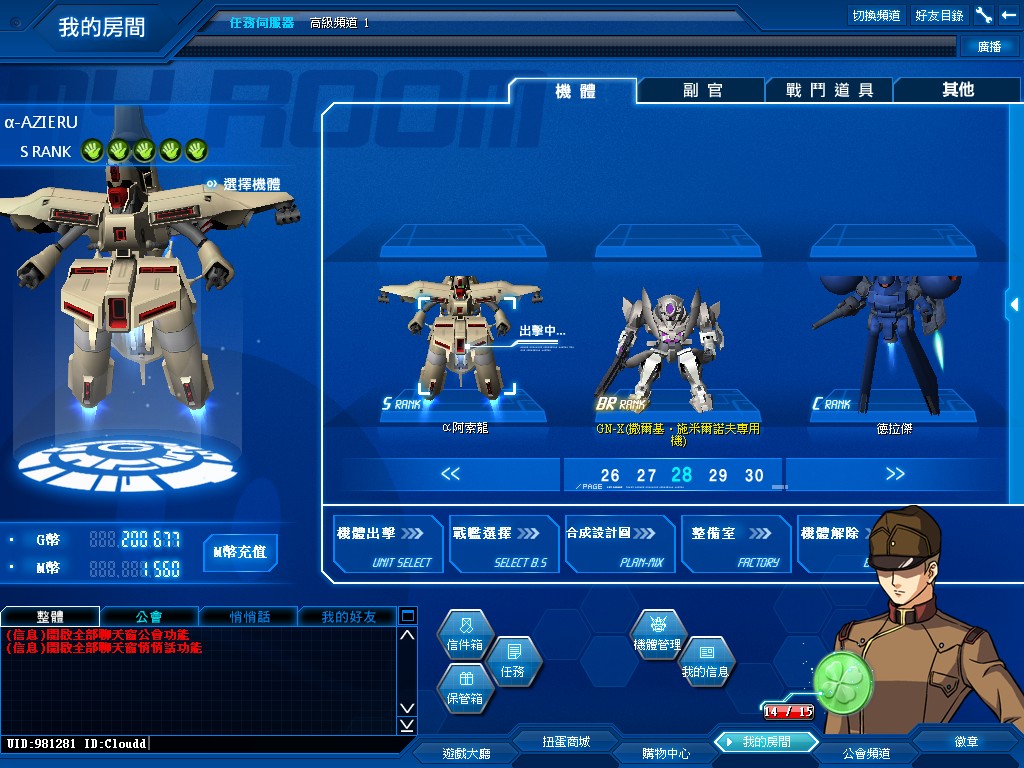Screen dimensions: 1024x768
Task: Click the M幣充值 recharge button
Action: [239, 552]
